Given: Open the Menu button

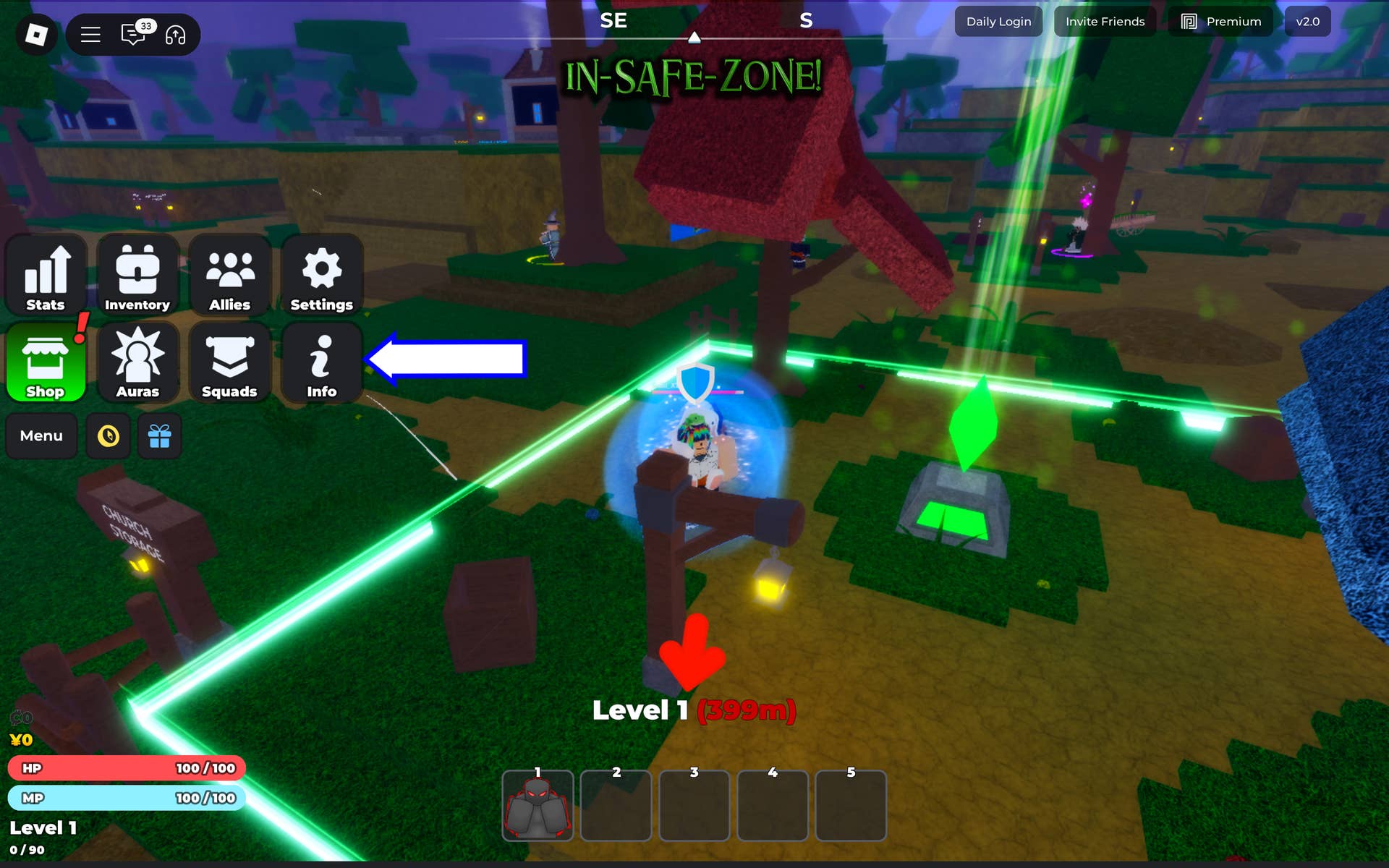Looking at the screenshot, I should click(x=41, y=435).
